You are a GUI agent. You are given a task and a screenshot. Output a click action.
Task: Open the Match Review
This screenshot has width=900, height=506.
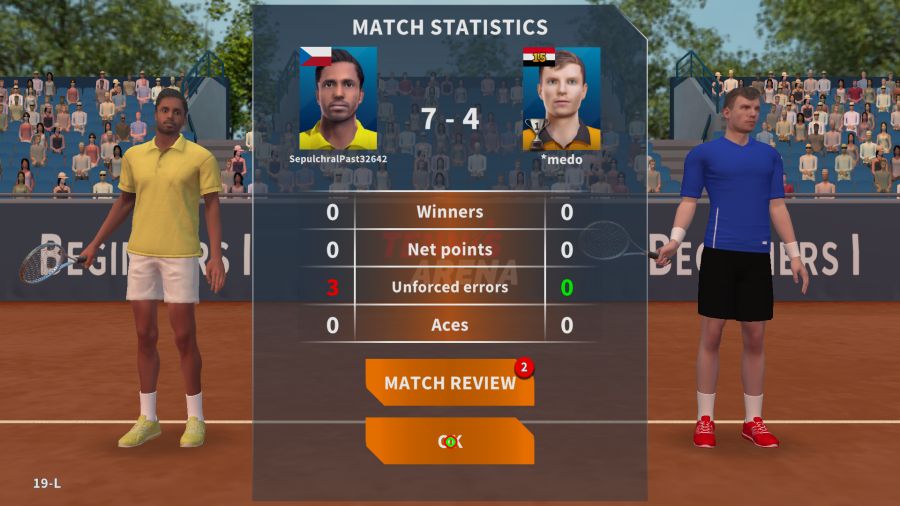coord(449,383)
